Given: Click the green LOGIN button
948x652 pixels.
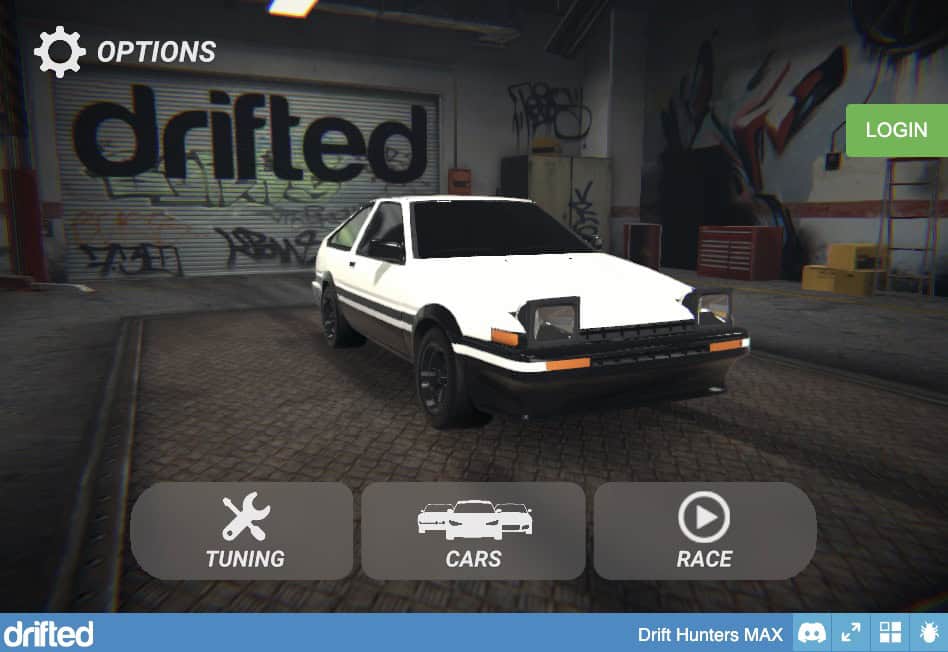Looking at the screenshot, I should click(896, 131).
